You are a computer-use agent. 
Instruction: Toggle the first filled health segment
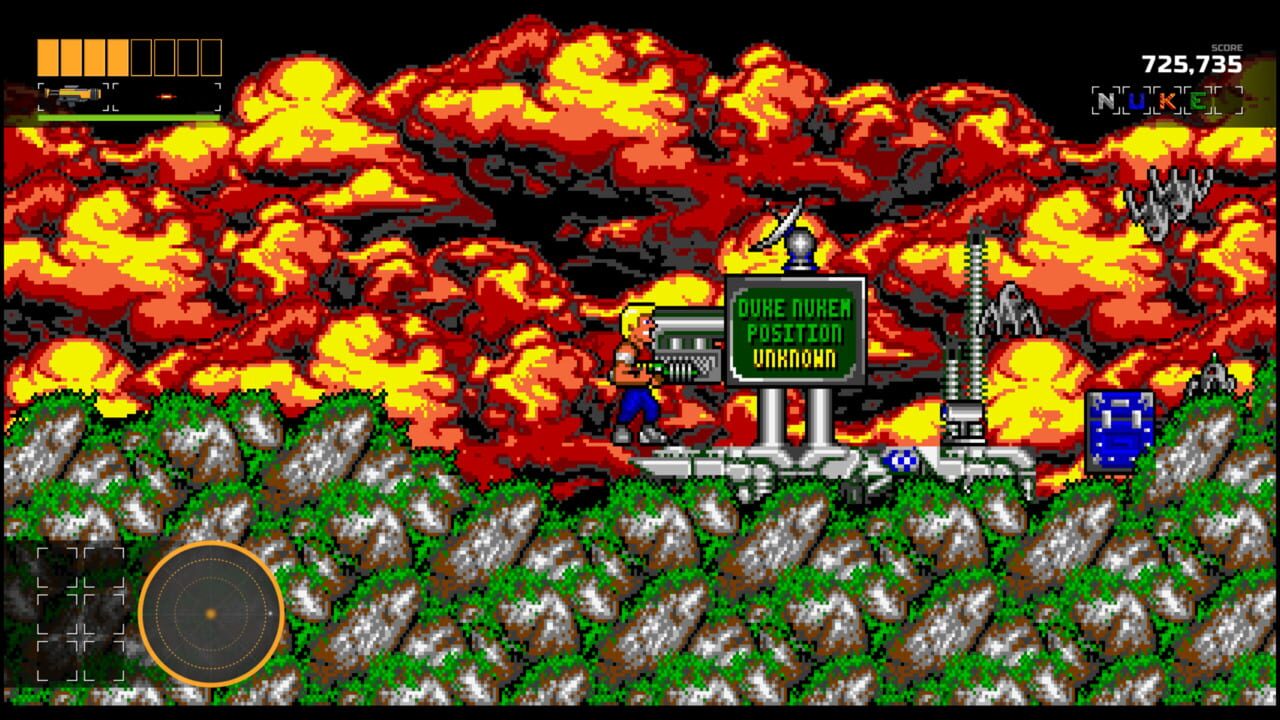[x=47, y=57]
